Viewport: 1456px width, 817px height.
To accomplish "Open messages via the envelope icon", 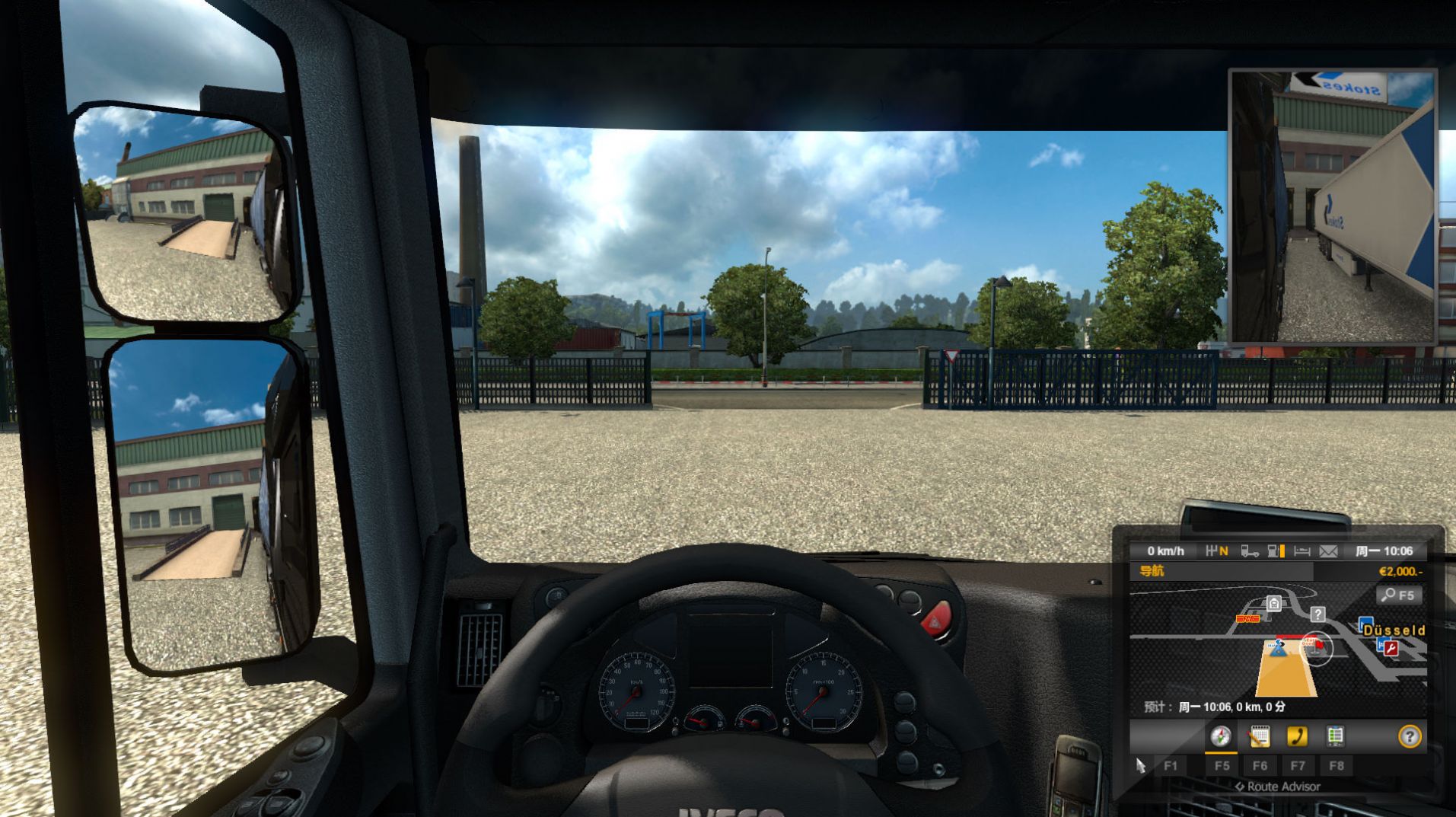I will point(1327,551).
